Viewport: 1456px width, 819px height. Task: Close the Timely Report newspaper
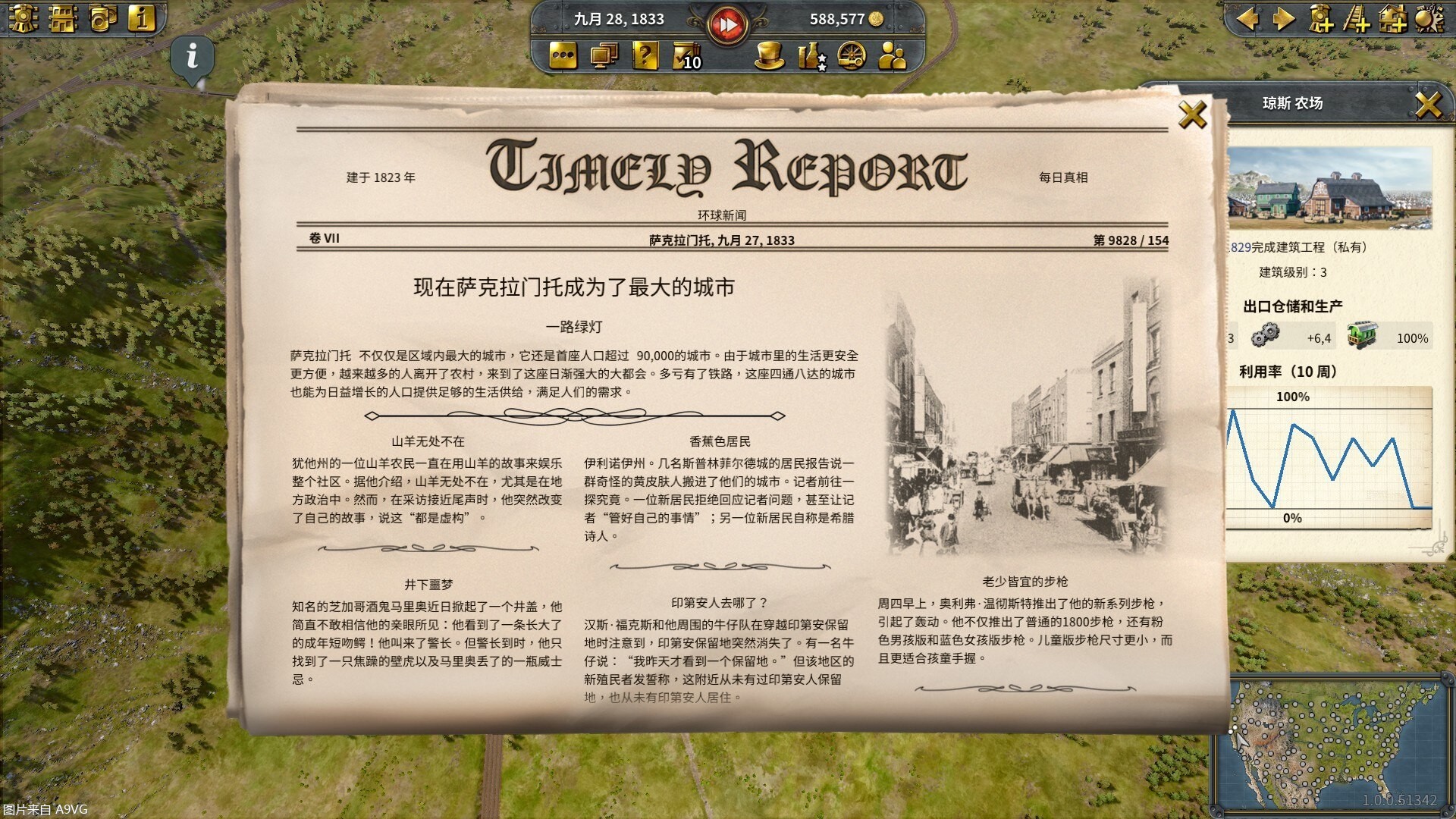tap(1193, 115)
